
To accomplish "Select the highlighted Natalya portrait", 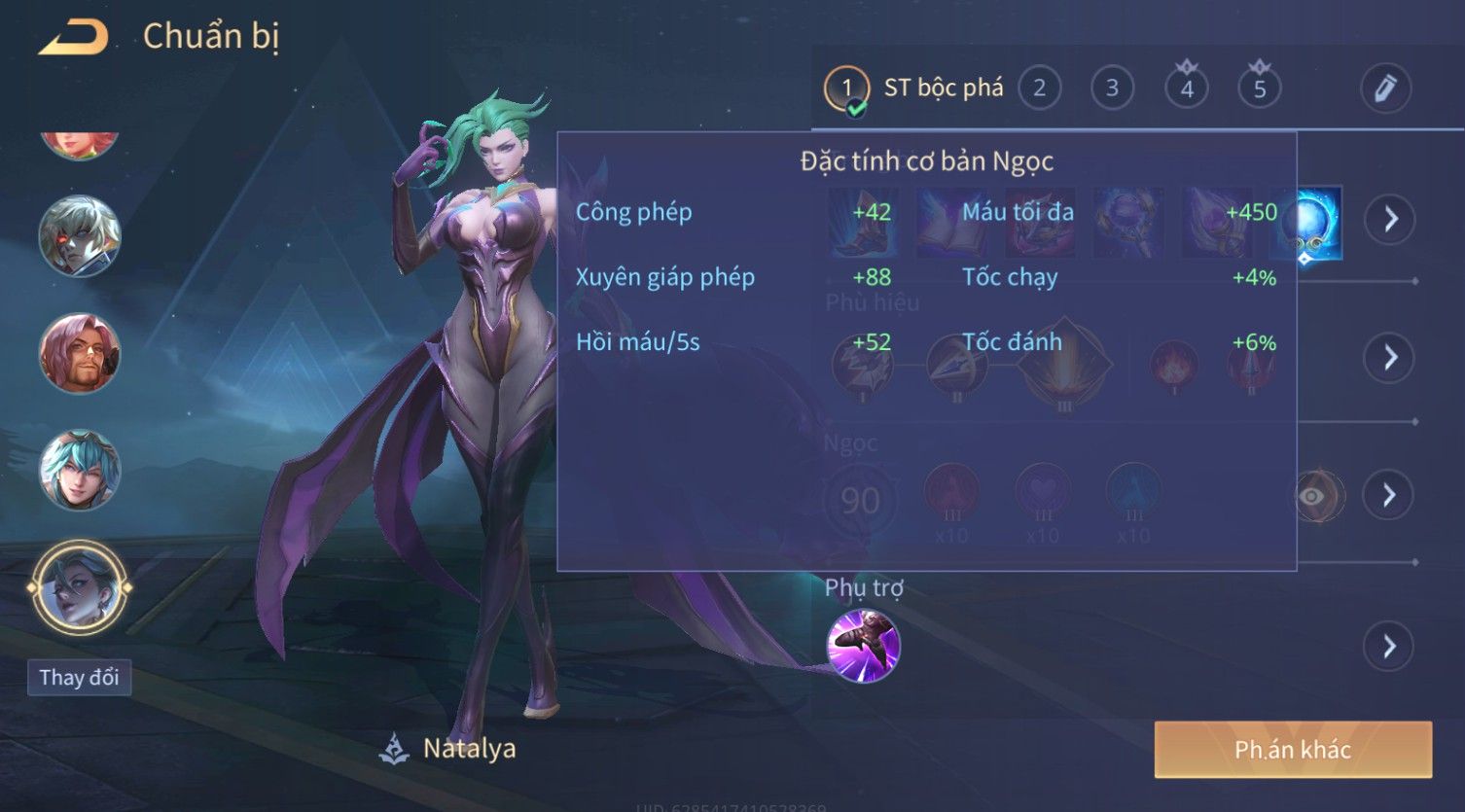I will click(x=79, y=588).
